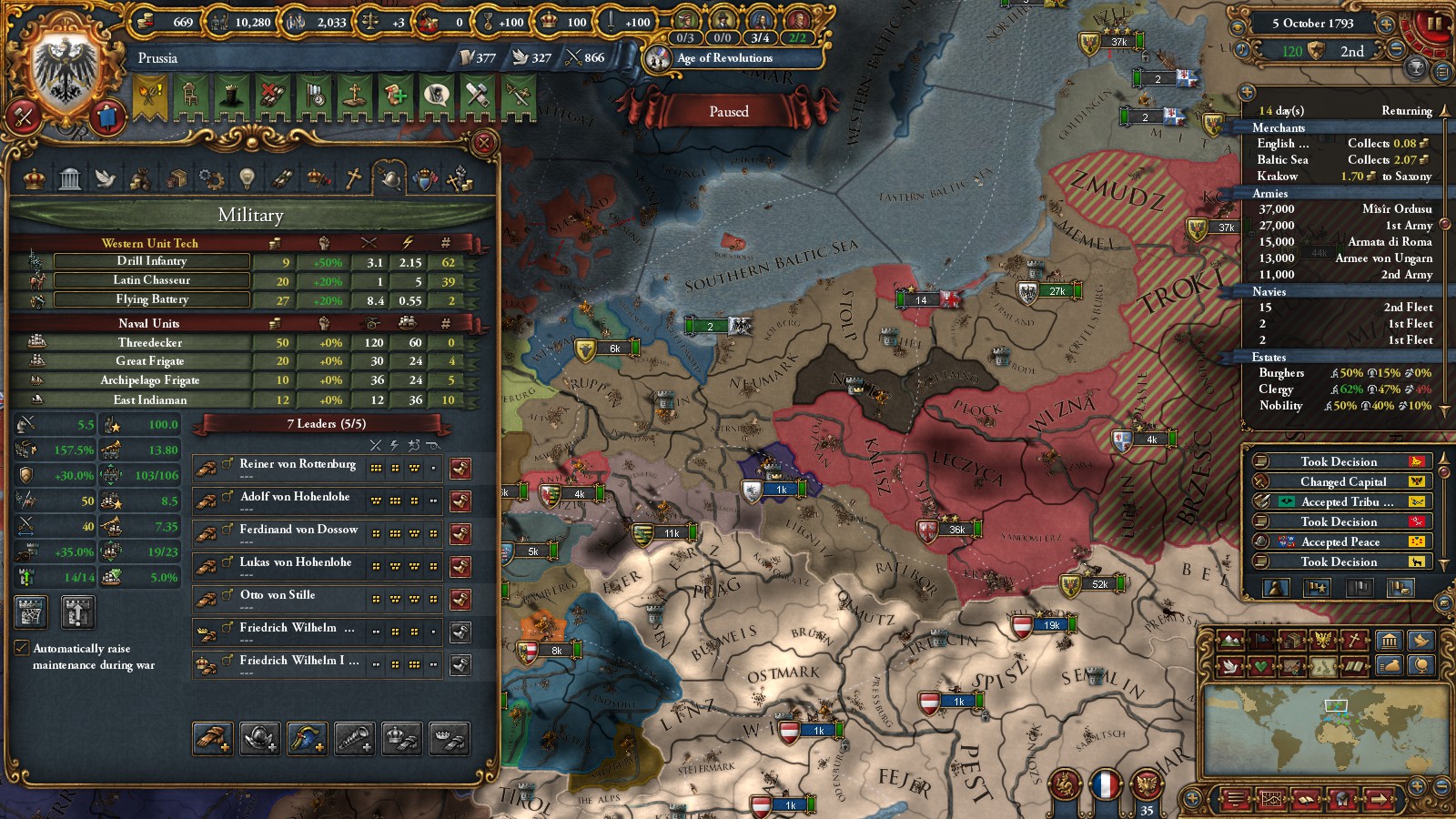Switch to the Diplomacy tab with the dove

tap(105, 178)
